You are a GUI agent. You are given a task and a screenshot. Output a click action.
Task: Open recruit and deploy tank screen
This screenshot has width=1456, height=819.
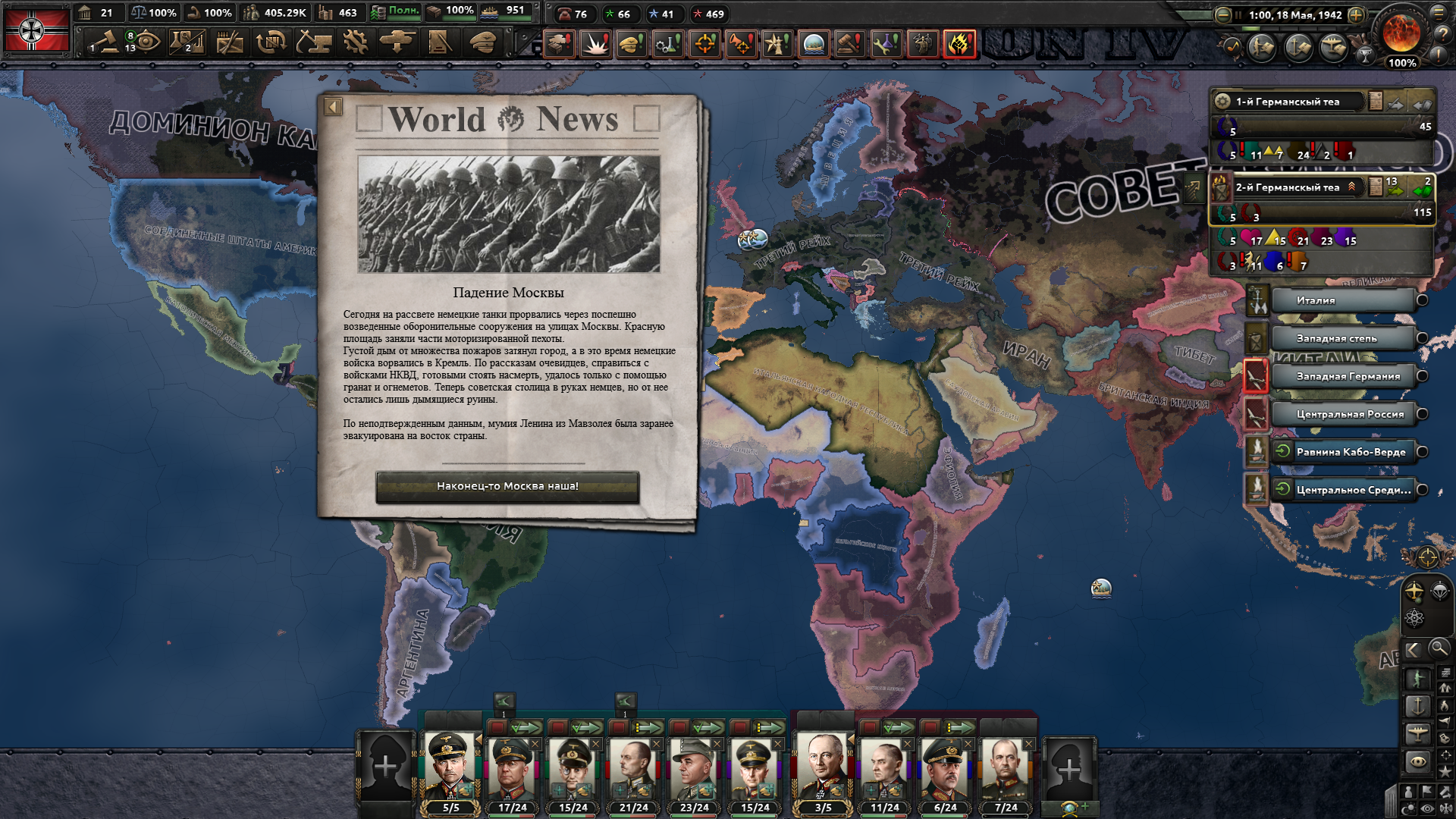(397, 42)
